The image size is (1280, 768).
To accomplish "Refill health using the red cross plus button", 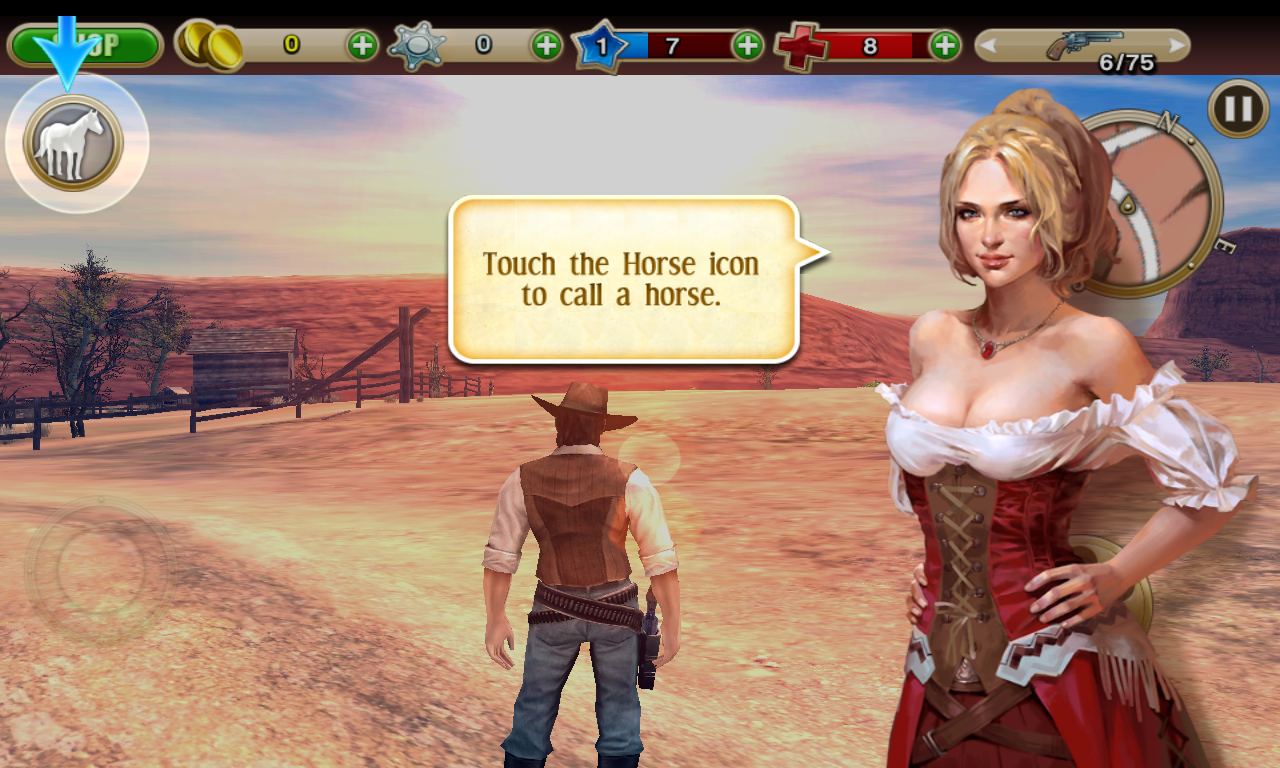I will (944, 45).
